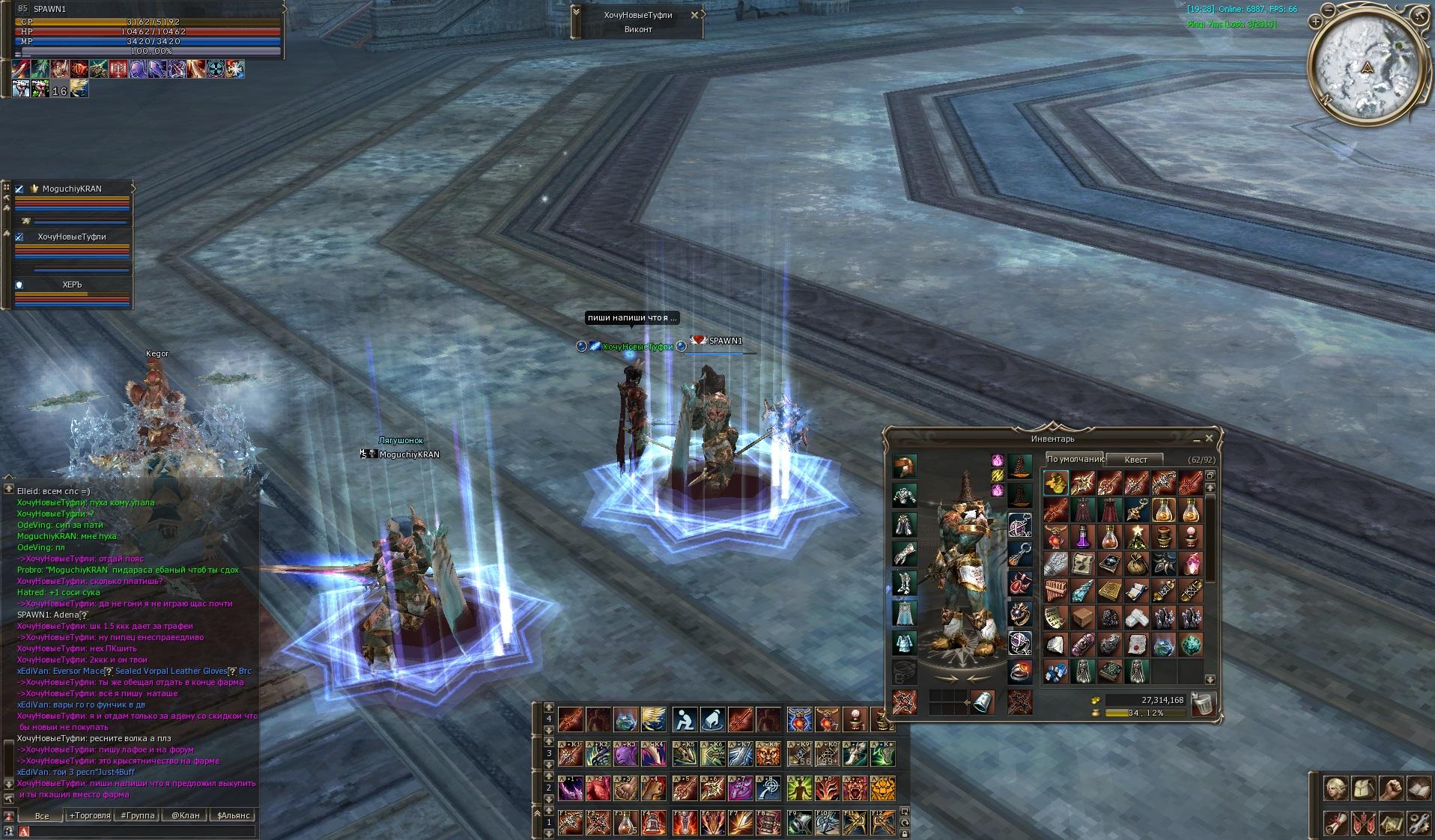Open the actions menu fist icon
1435x840 pixels.
tap(1392, 788)
